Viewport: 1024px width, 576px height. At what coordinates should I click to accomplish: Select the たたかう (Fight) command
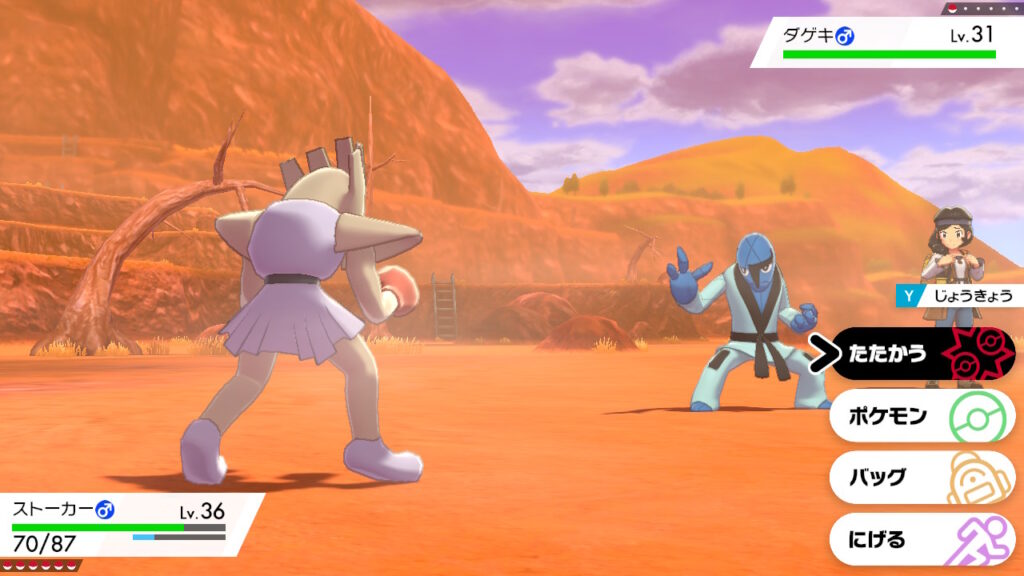point(920,354)
